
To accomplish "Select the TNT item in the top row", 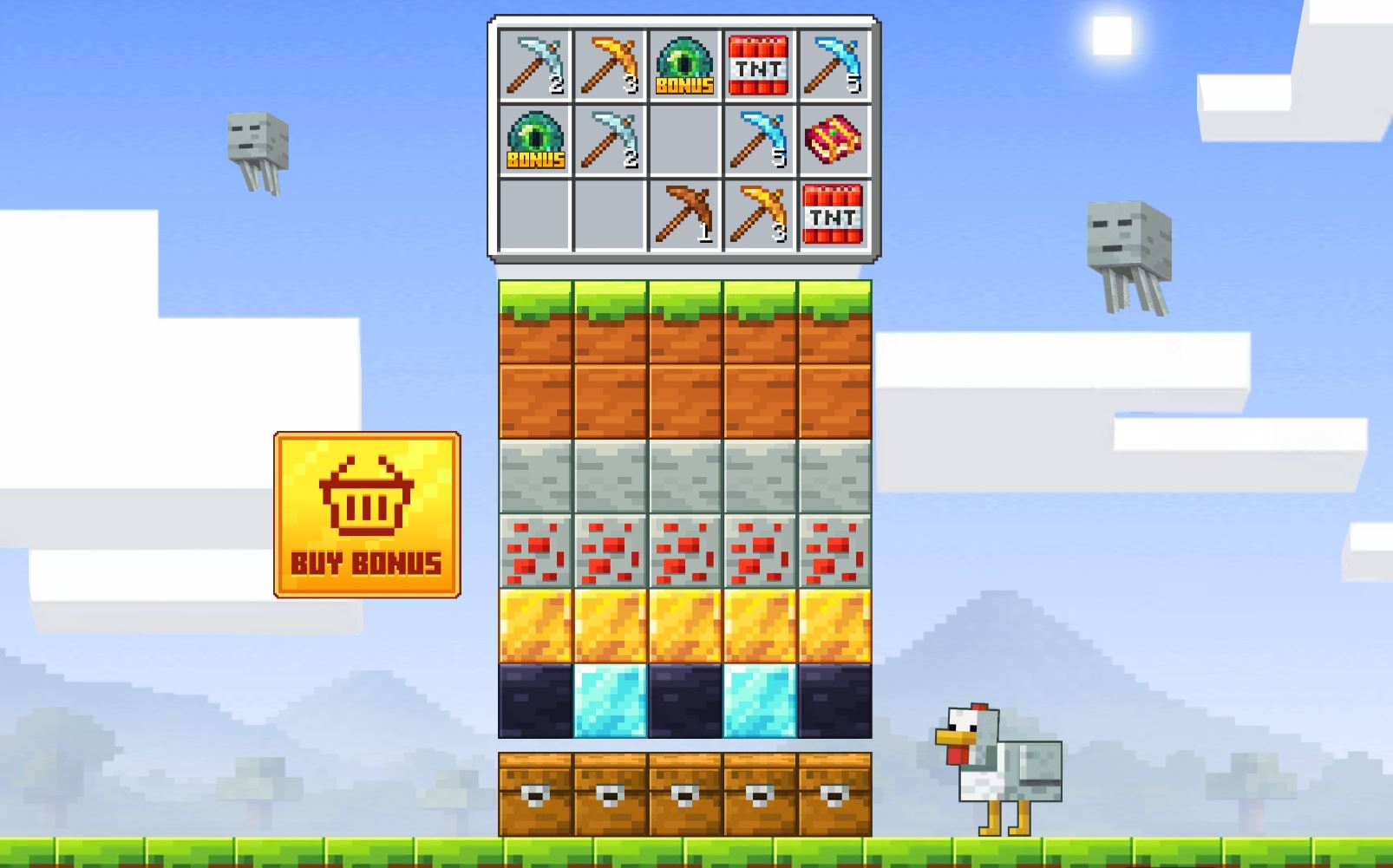I will [x=759, y=61].
